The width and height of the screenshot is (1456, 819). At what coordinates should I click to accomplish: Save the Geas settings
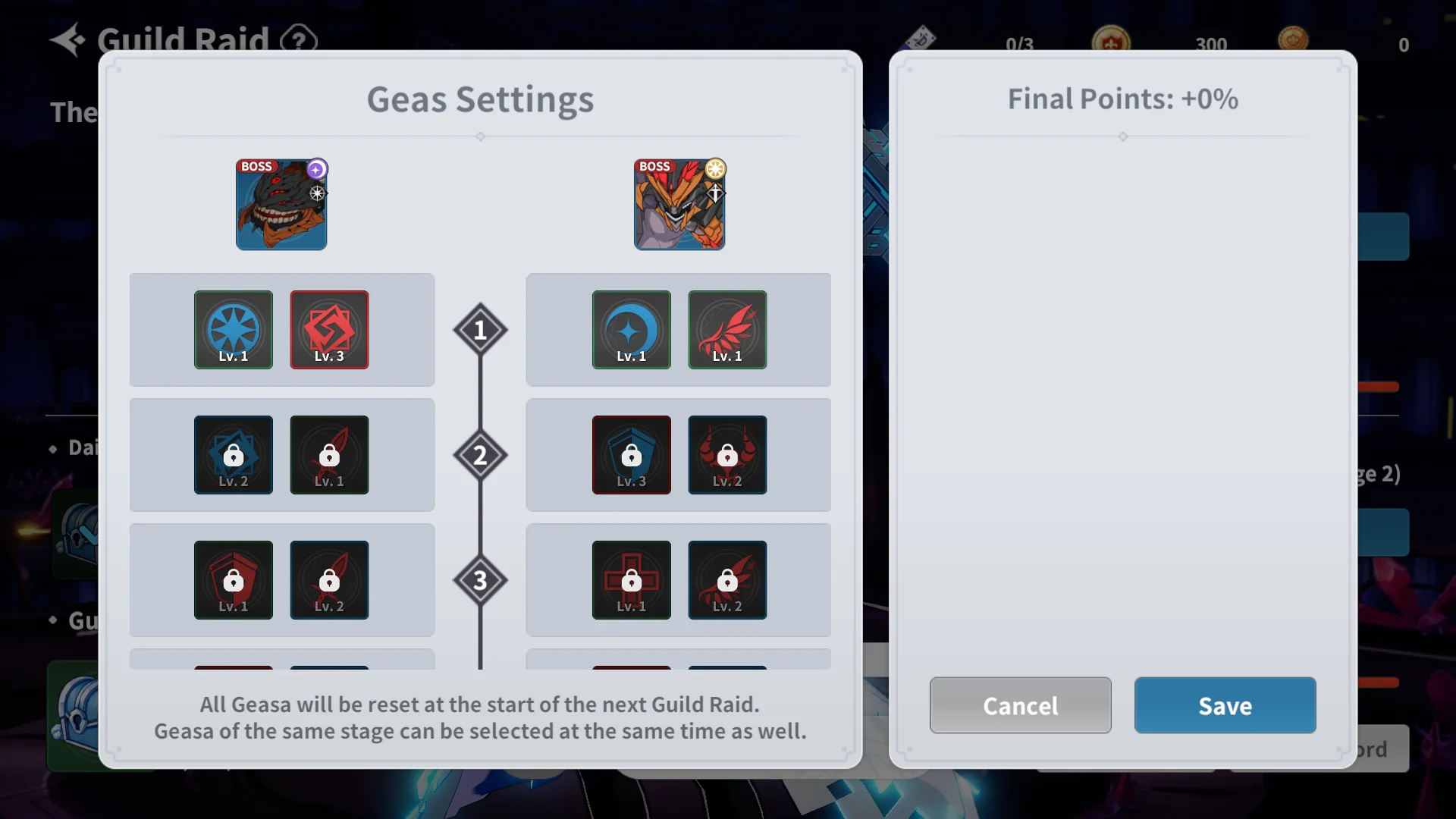coord(1225,705)
